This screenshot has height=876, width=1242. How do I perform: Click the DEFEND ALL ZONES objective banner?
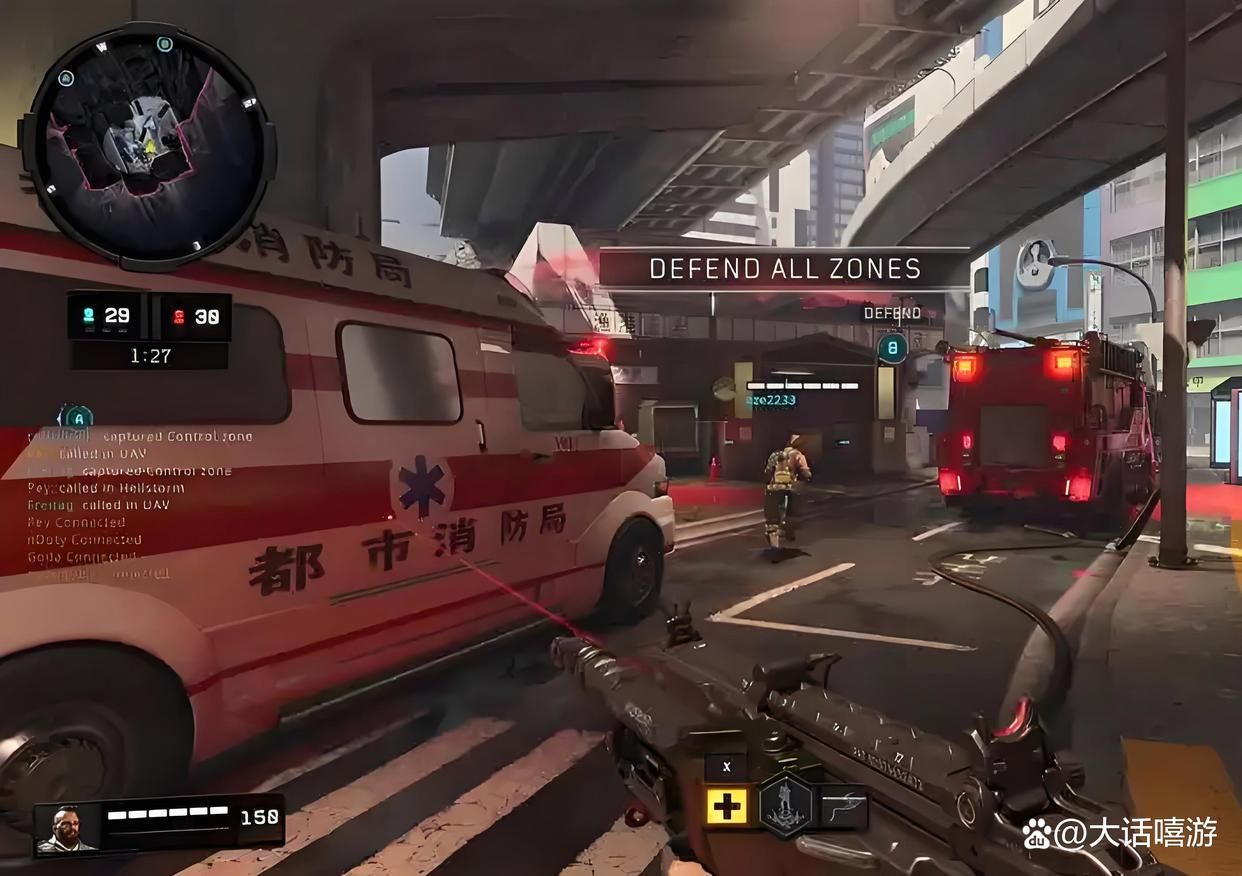[784, 268]
